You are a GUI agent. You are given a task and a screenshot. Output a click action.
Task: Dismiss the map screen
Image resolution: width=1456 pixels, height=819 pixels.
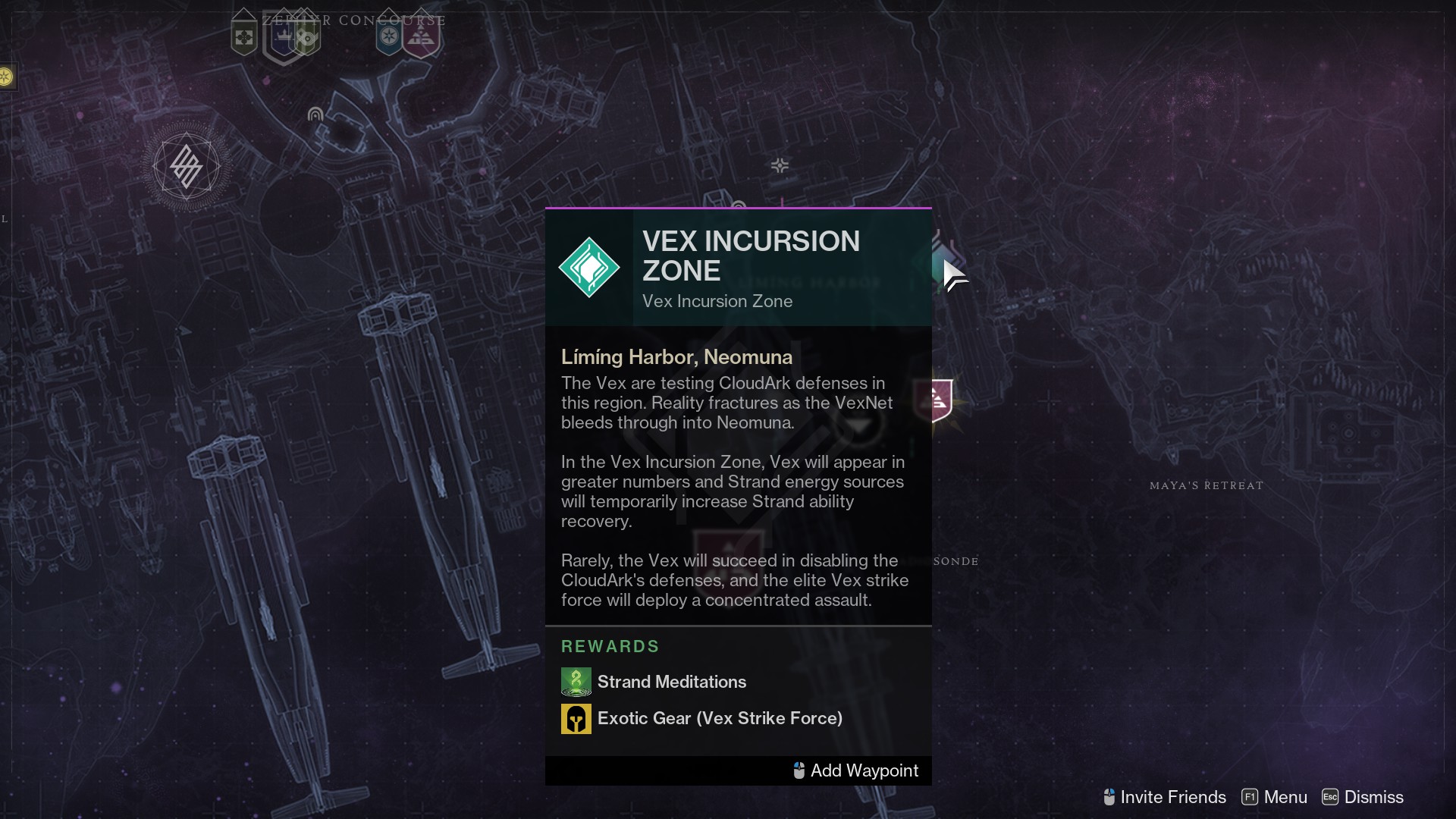[x=1363, y=797]
